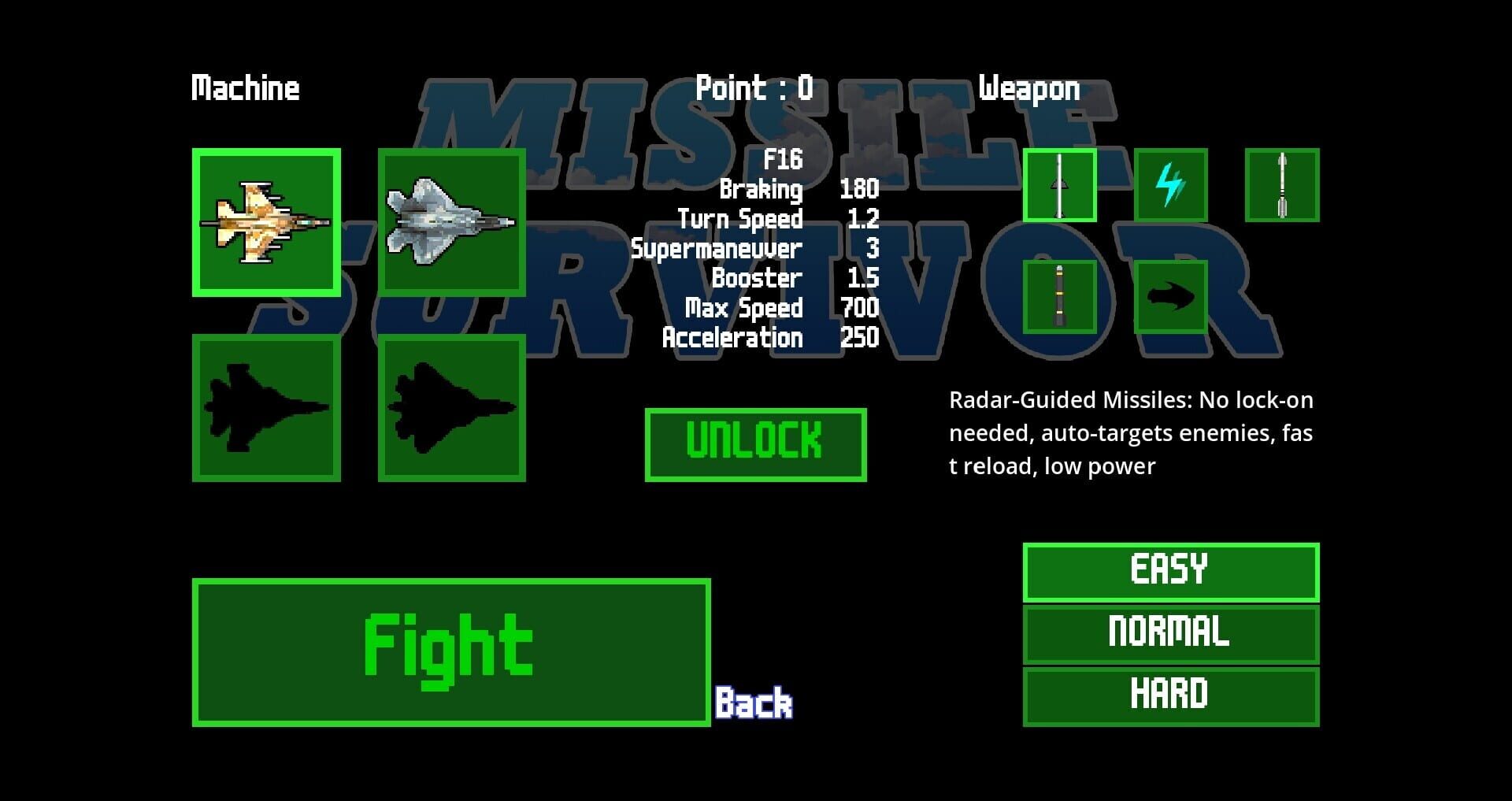This screenshot has height=801, width=1512.
Task: Set difficulty to HARD
Action: click(x=1169, y=693)
